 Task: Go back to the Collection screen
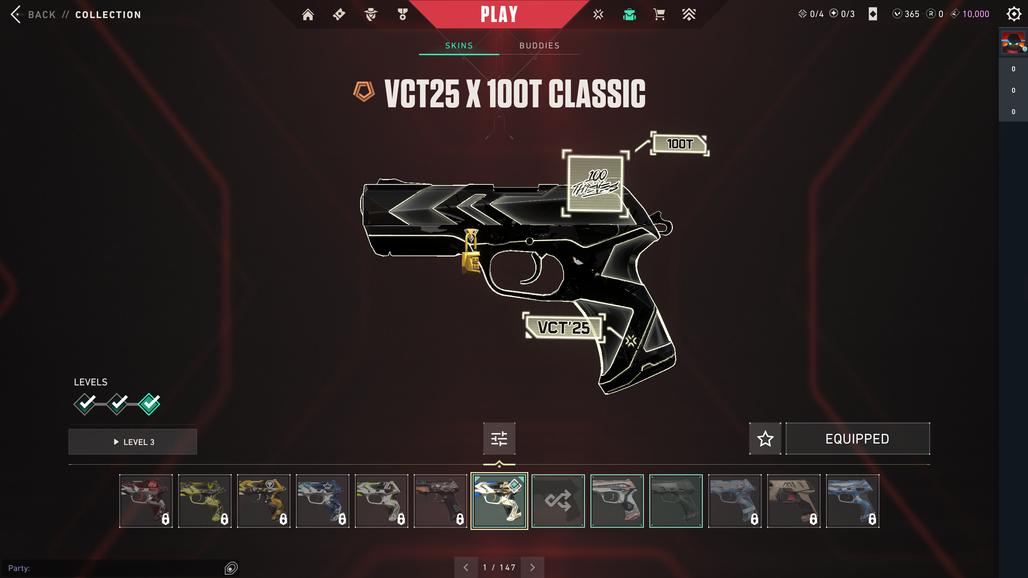(x=40, y=15)
